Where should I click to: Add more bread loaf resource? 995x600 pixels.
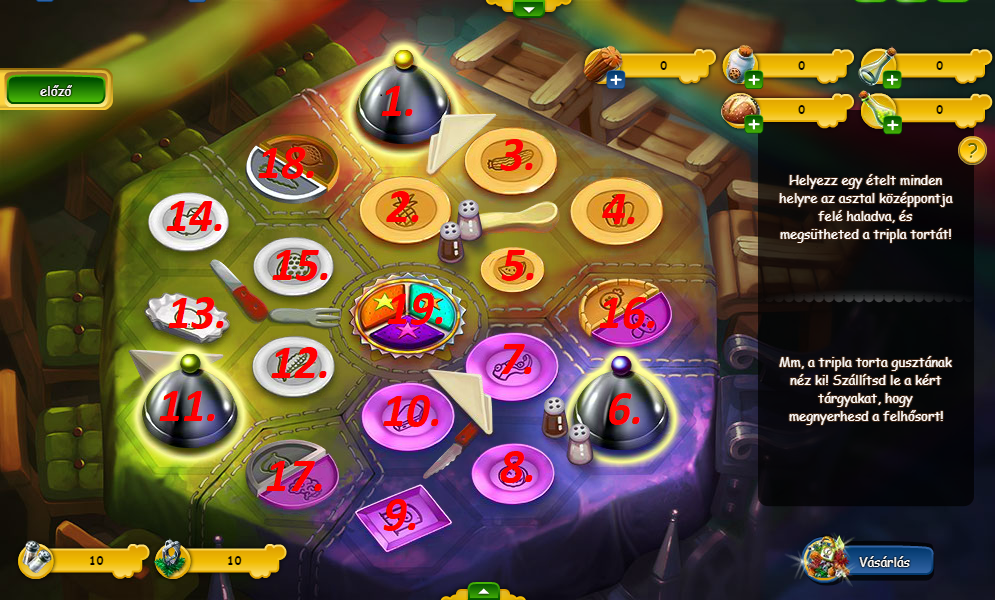753,124
